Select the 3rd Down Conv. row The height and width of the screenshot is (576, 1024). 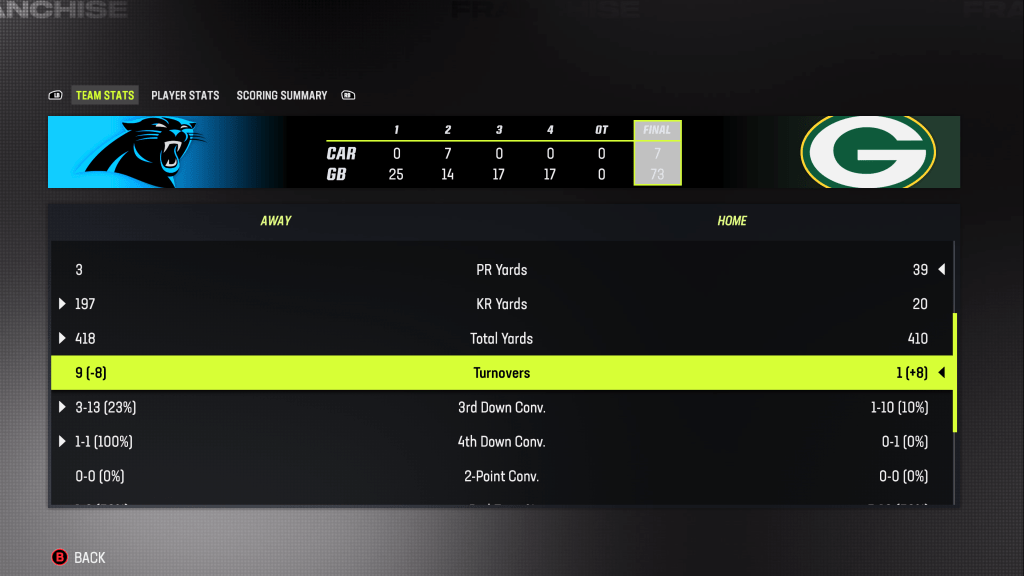[501, 408]
